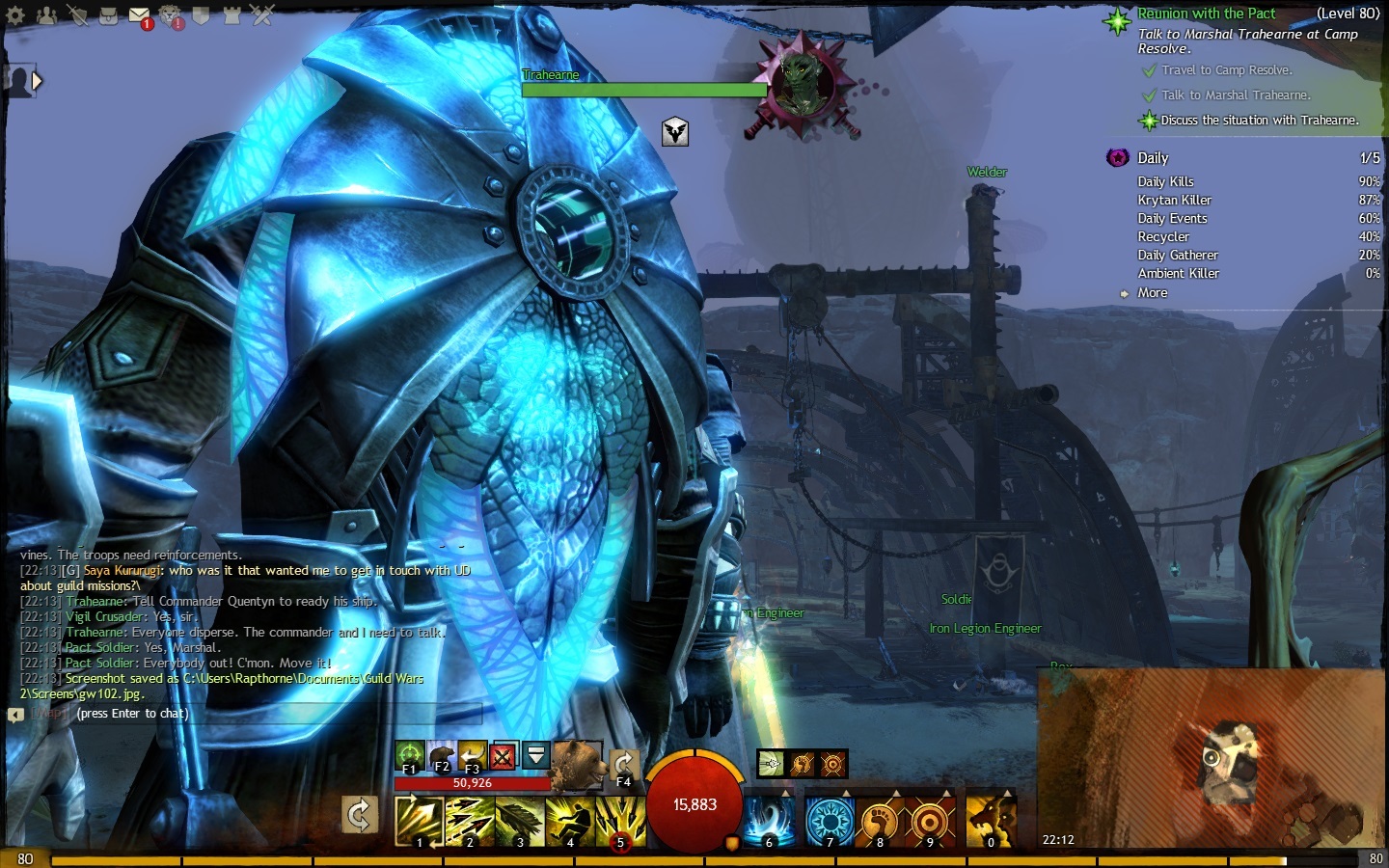Expand the party portrait arrow
Viewport: 1389px width, 868px height.
(x=37, y=81)
